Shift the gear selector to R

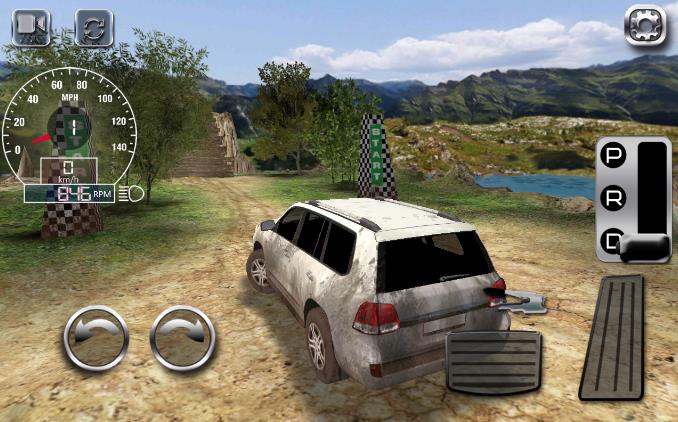(x=614, y=198)
